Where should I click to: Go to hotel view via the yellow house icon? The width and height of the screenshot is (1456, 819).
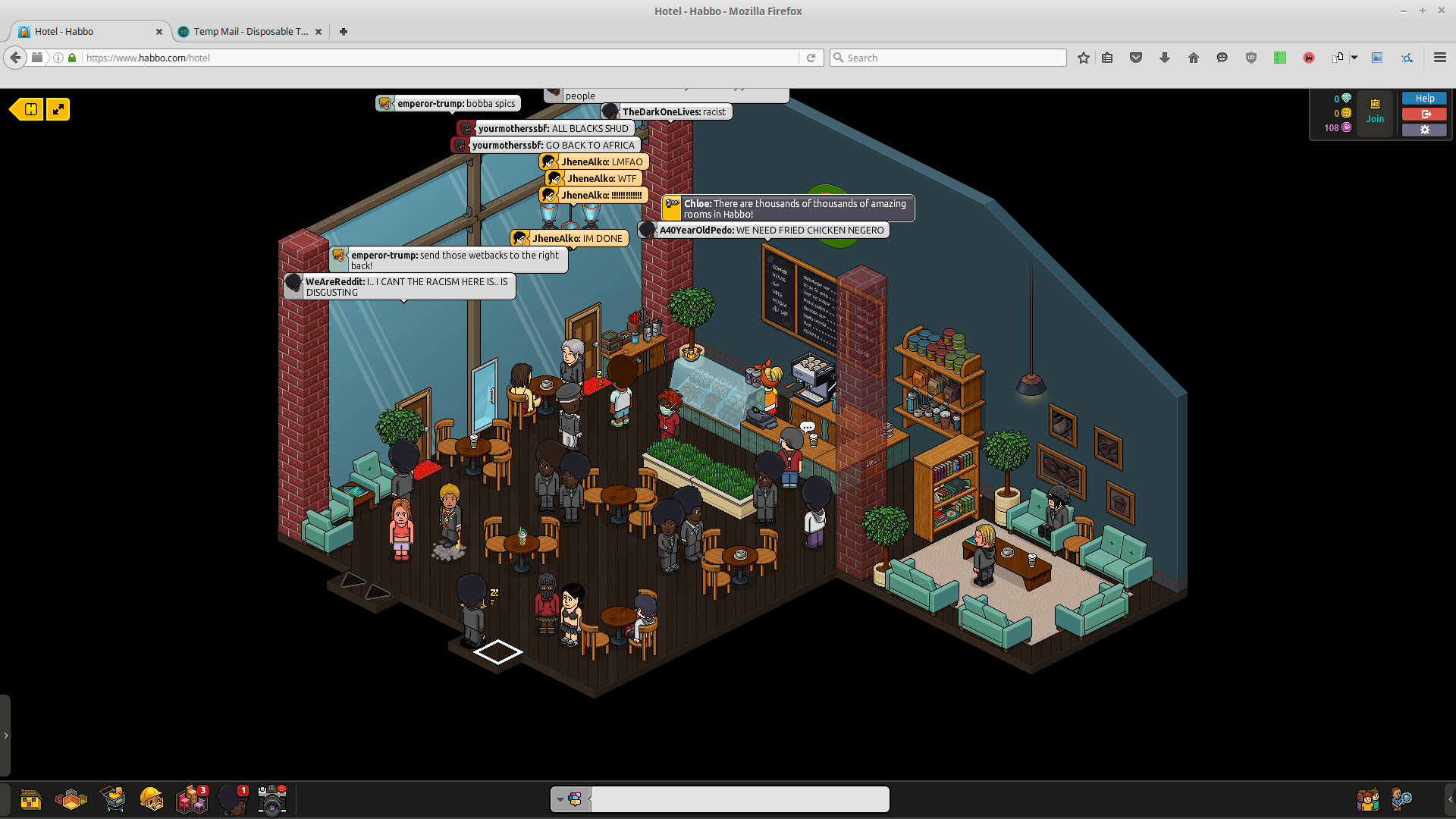30,799
